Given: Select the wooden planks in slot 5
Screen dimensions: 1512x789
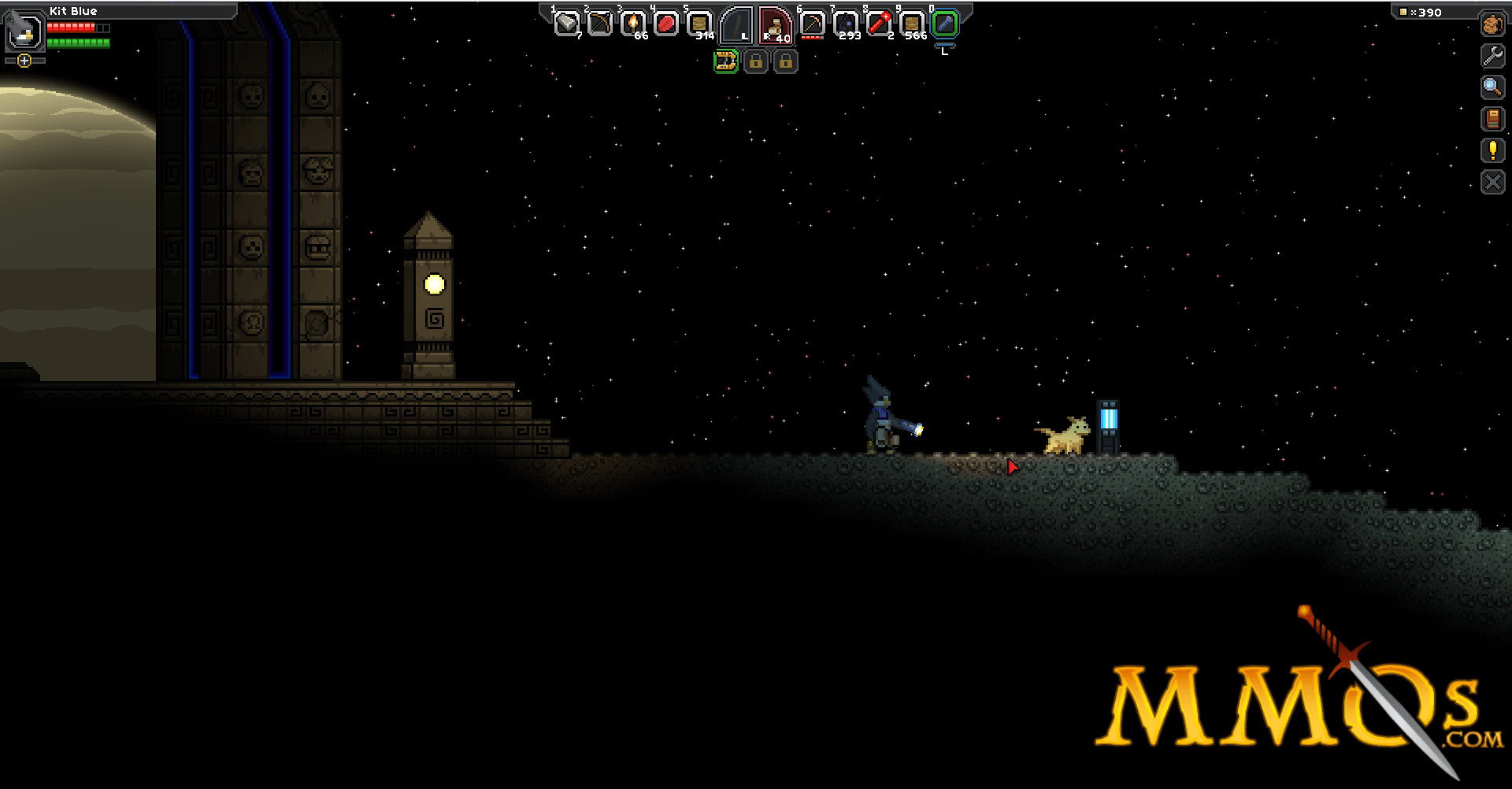Looking at the screenshot, I should 699,22.
